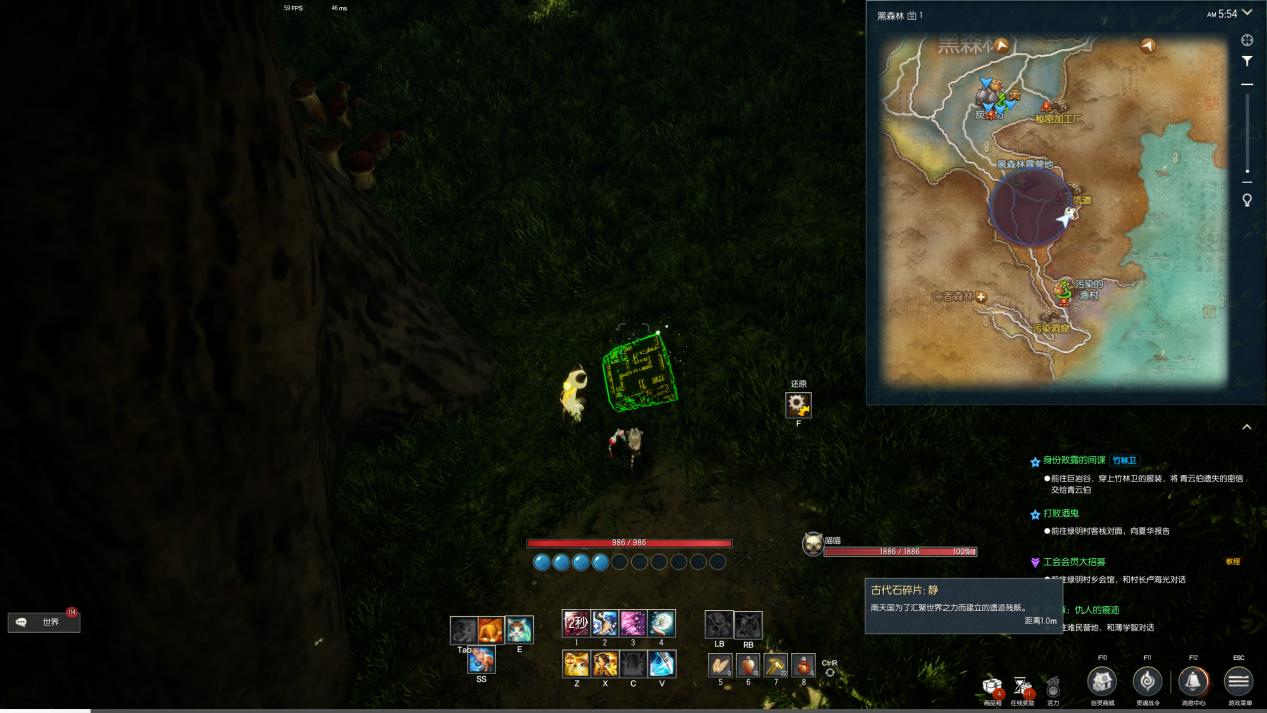This screenshot has height=713, width=1267.
Task: Open the 灵魂敕令 swirl icon
Action: coord(1147,681)
